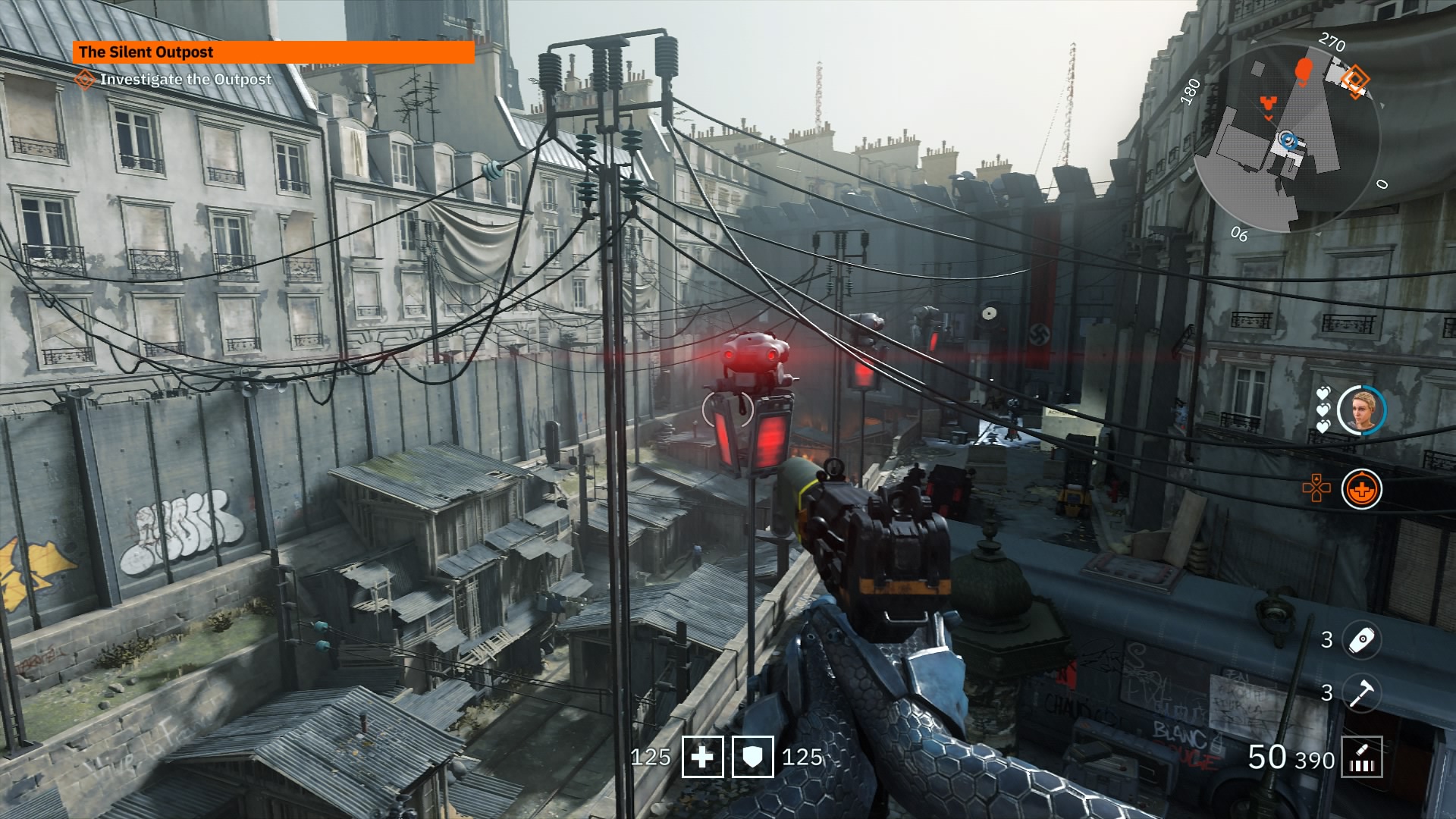Select The Silent Outpost mission banner
The width and height of the screenshot is (1456, 819).
click(273, 52)
